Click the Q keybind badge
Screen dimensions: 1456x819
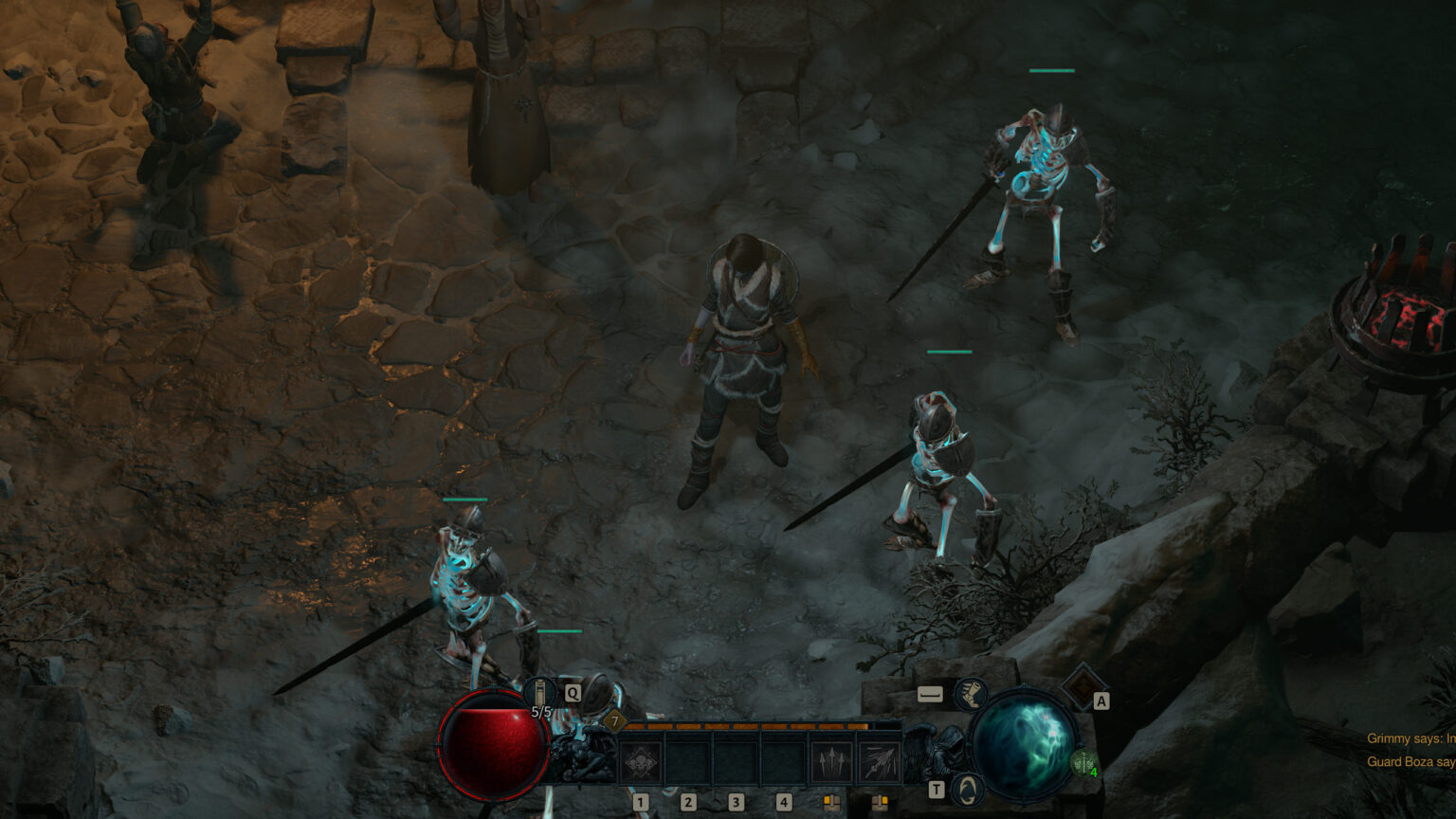573,693
